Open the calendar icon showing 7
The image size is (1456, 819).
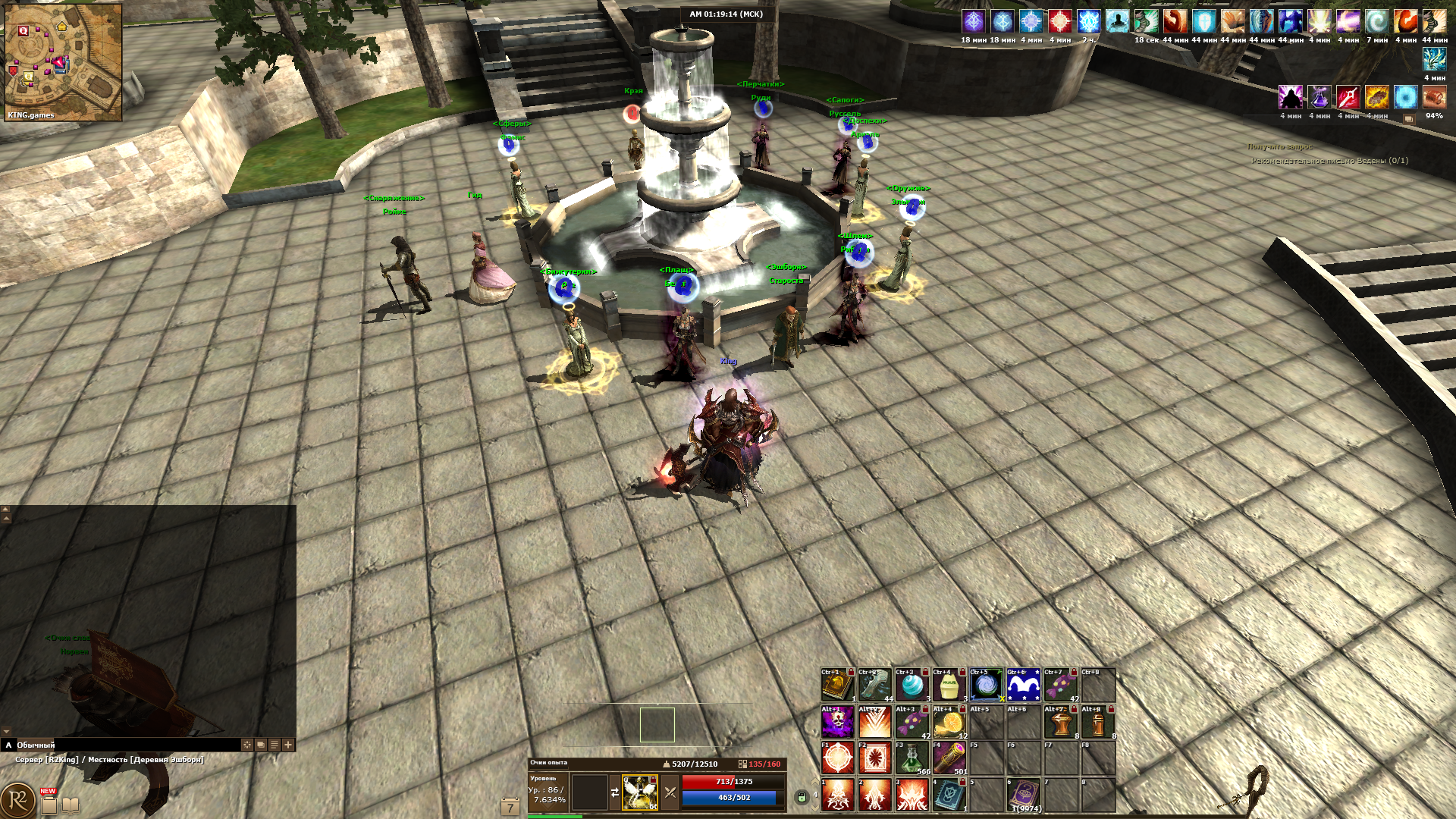(x=510, y=807)
